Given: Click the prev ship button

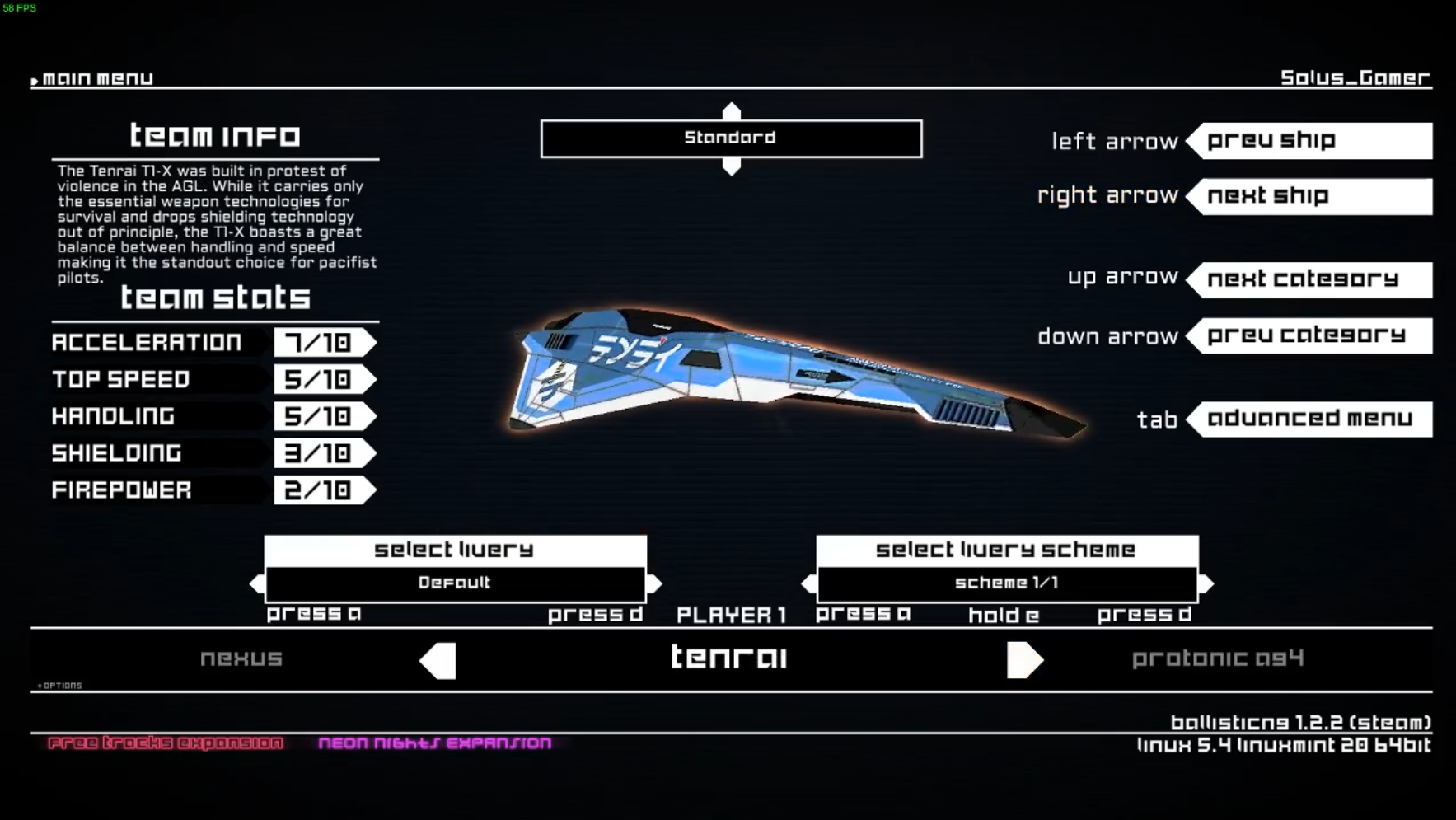Looking at the screenshot, I should (x=1313, y=141).
